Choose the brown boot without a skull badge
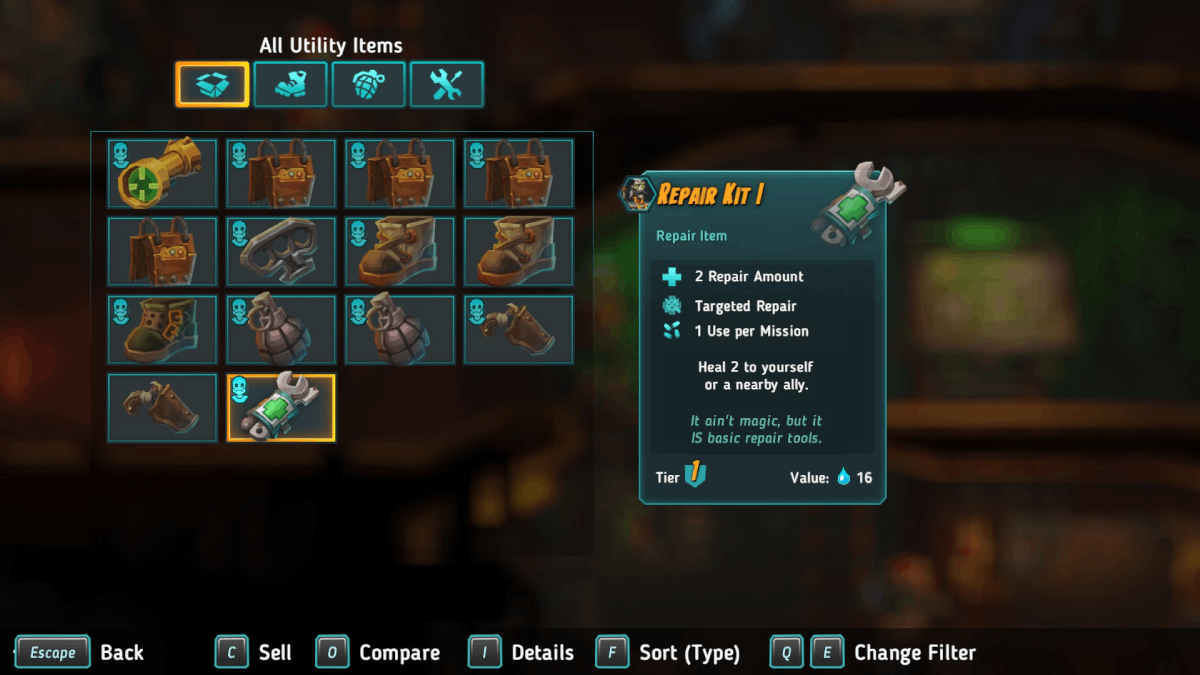Screen dimensions: 1200x675 click(519, 251)
